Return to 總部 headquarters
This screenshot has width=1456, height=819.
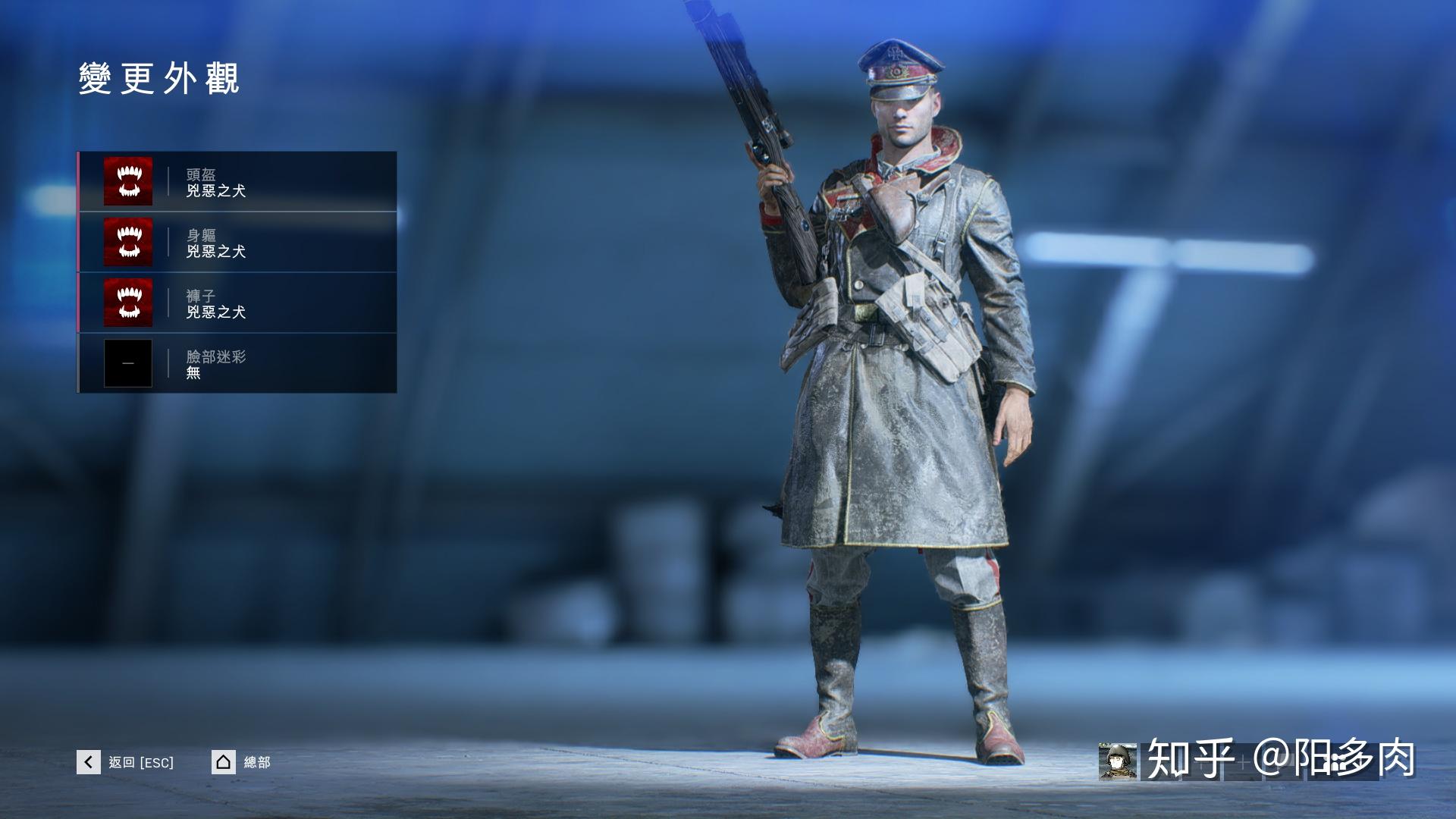pyautogui.click(x=241, y=762)
